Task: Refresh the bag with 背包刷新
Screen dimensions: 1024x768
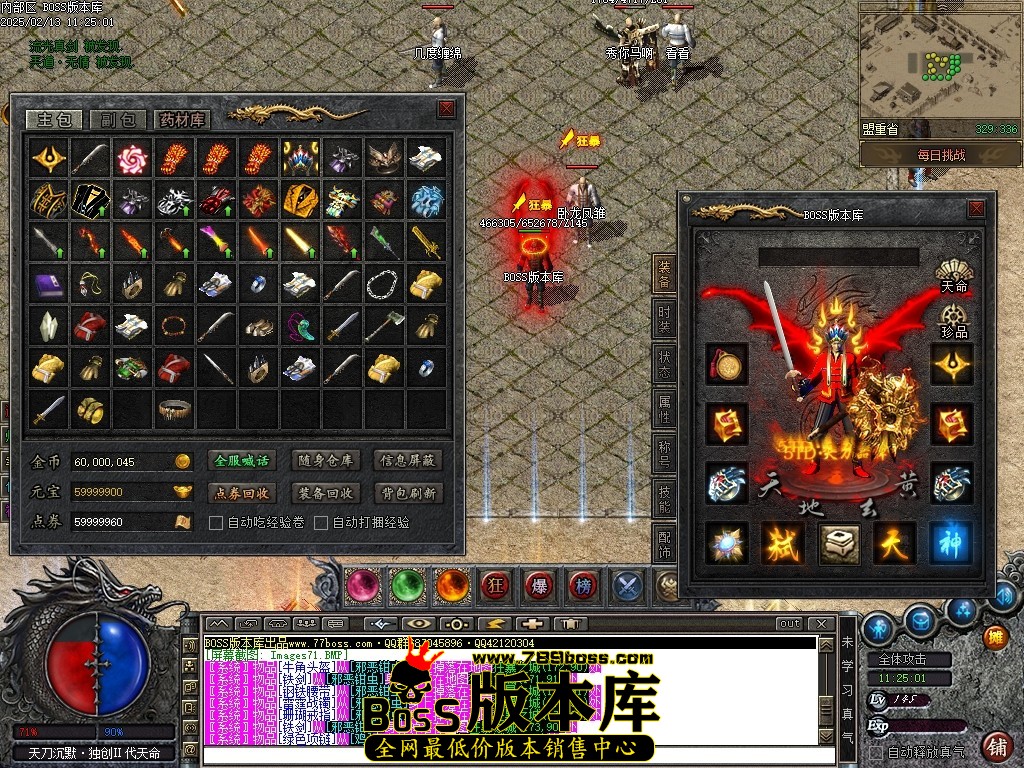Action: [407, 493]
